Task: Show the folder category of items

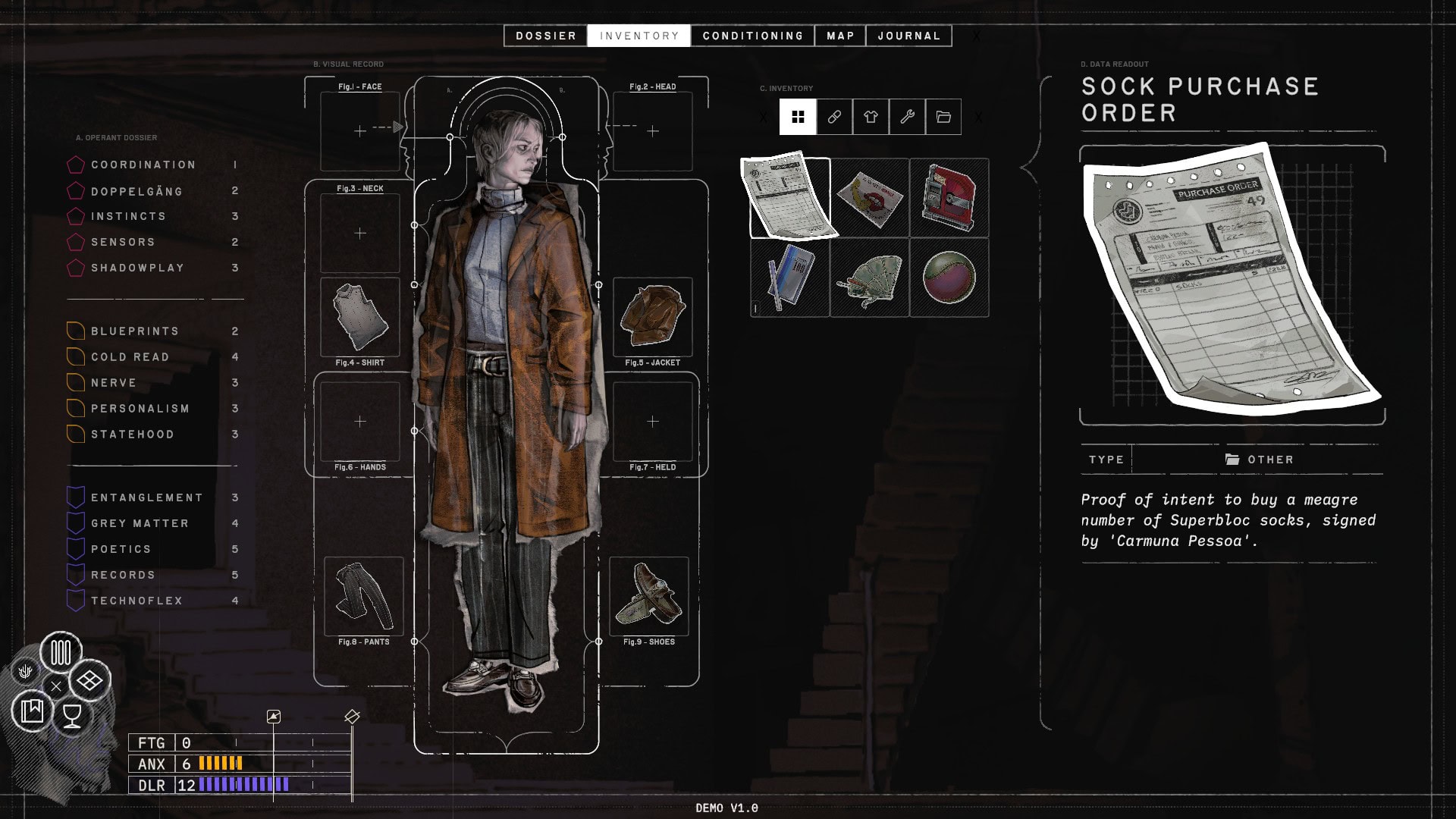Action: (943, 117)
